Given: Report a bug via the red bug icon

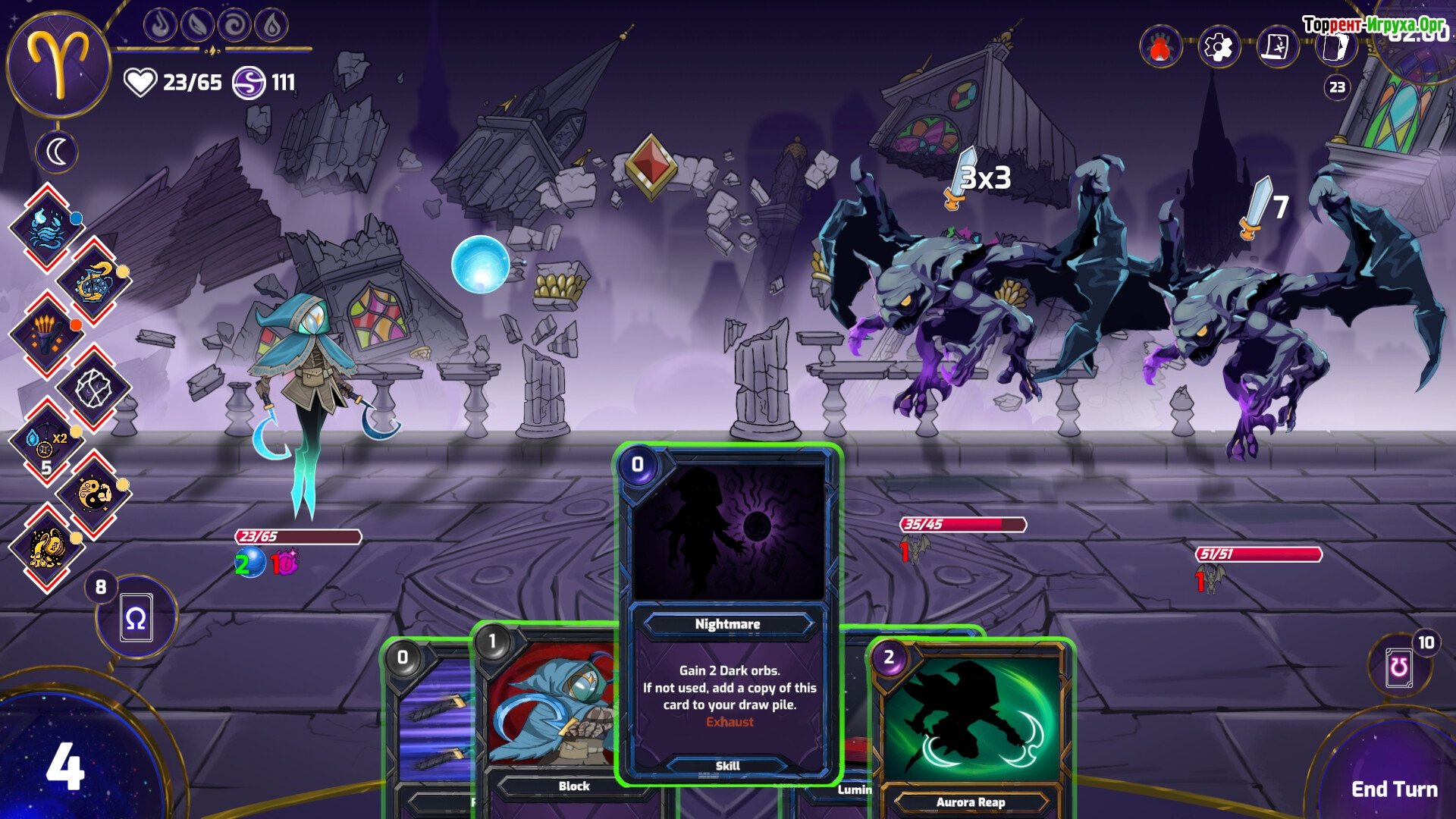Looking at the screenshot, I should 1160,47.
